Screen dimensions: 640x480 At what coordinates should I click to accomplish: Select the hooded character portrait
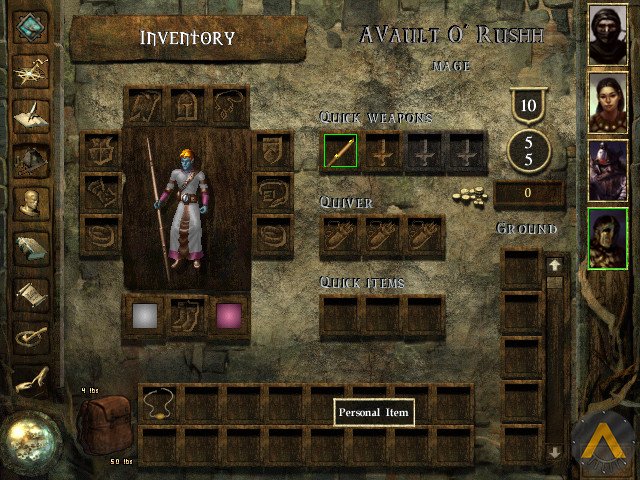tap(608, 32)
